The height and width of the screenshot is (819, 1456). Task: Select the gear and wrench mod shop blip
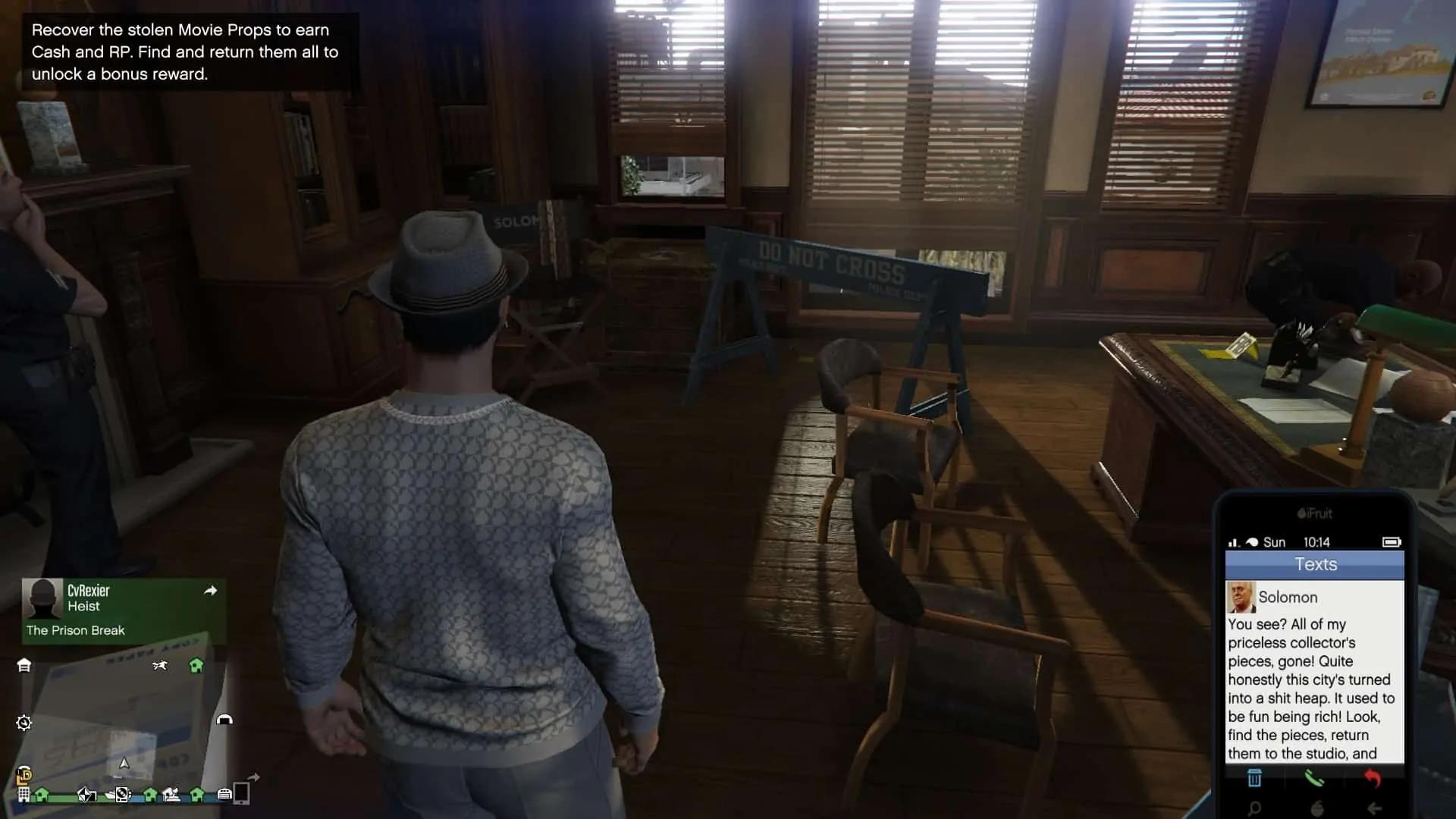point(24,723)
